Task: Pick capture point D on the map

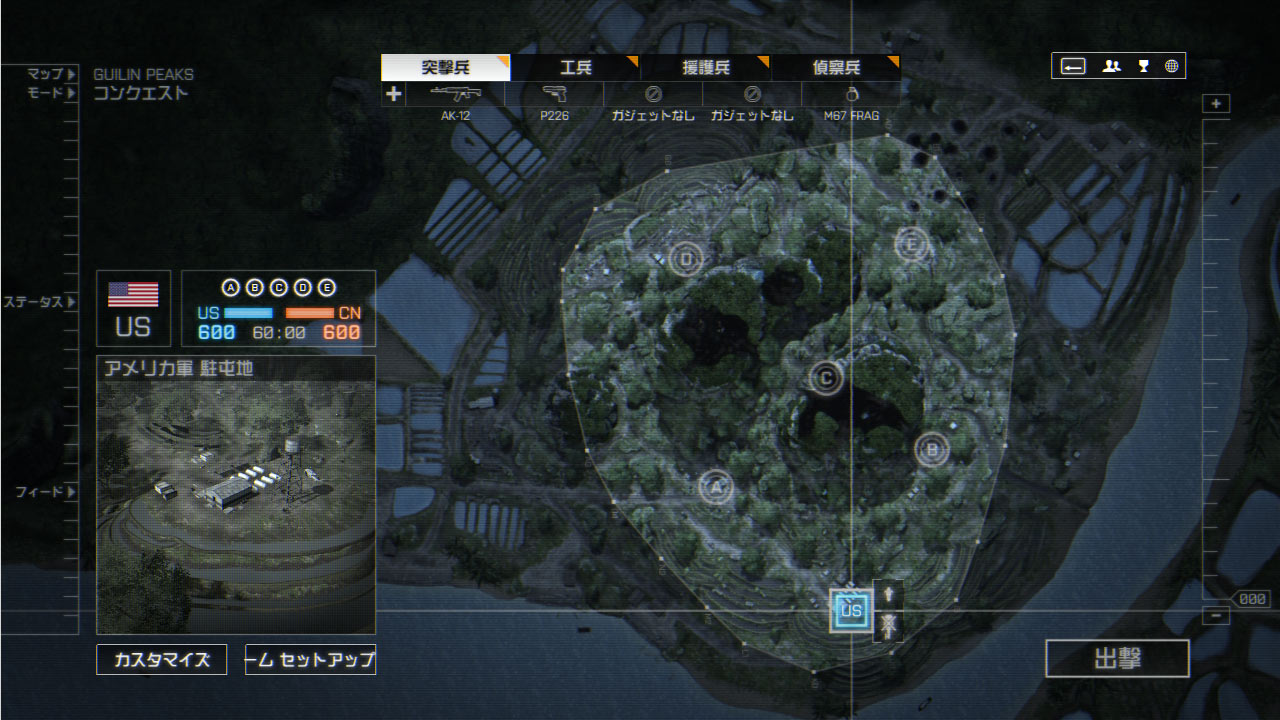Action: tap(686, 260)
